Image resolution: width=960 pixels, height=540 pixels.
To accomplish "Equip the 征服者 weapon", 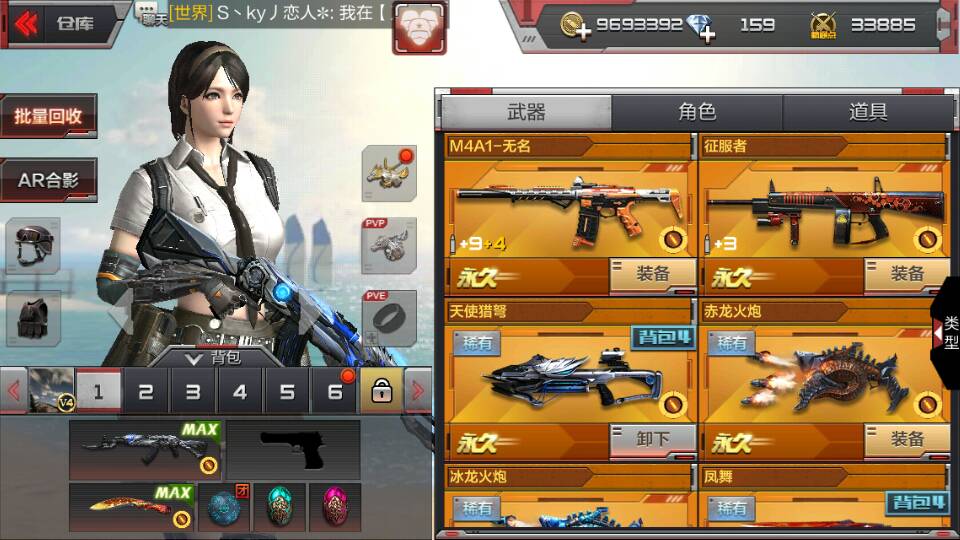I will [906, 274].
